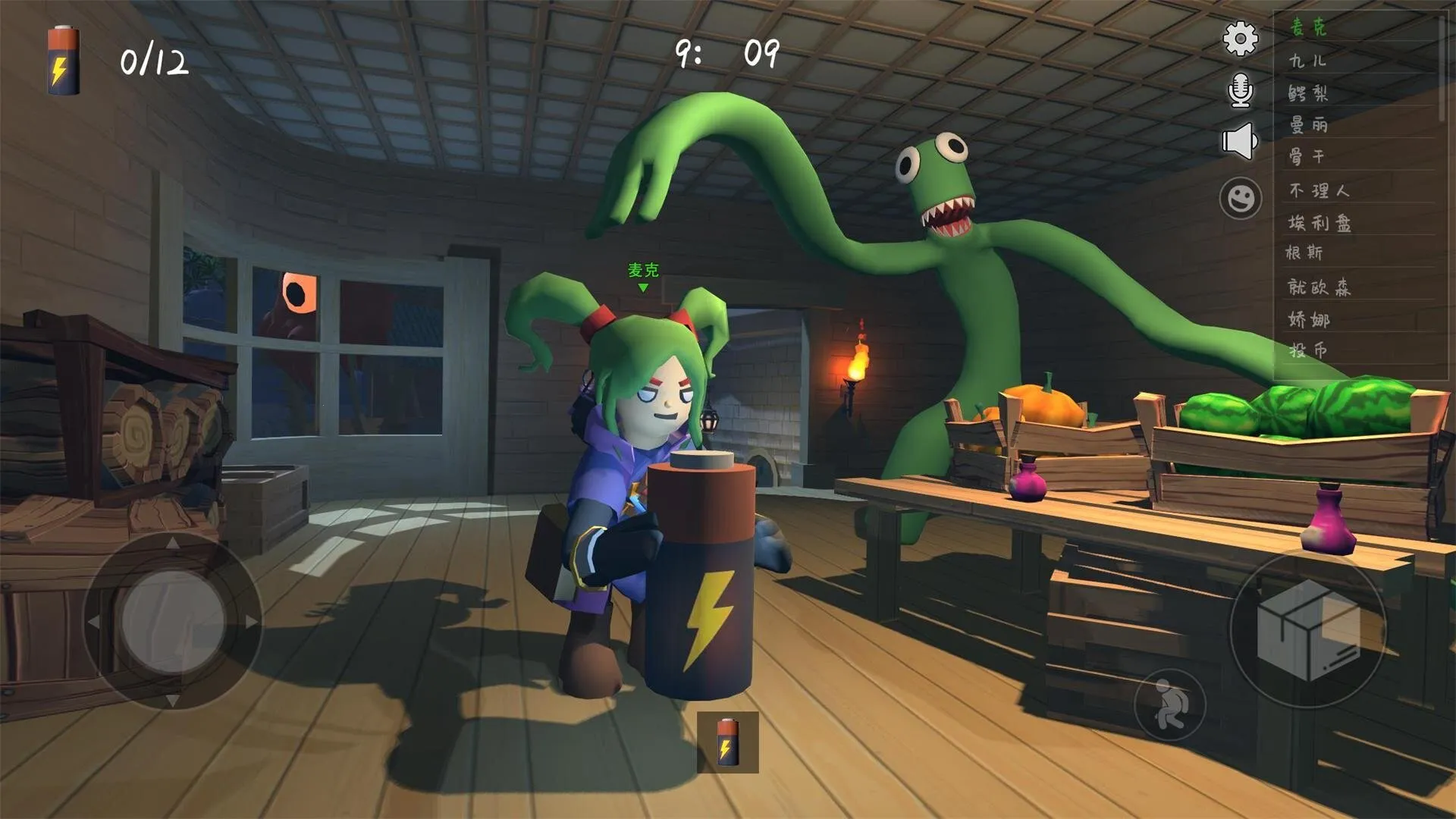Mute the speaker sound icon
This screenshot has height=819, width=1456.
[1239, 141]
